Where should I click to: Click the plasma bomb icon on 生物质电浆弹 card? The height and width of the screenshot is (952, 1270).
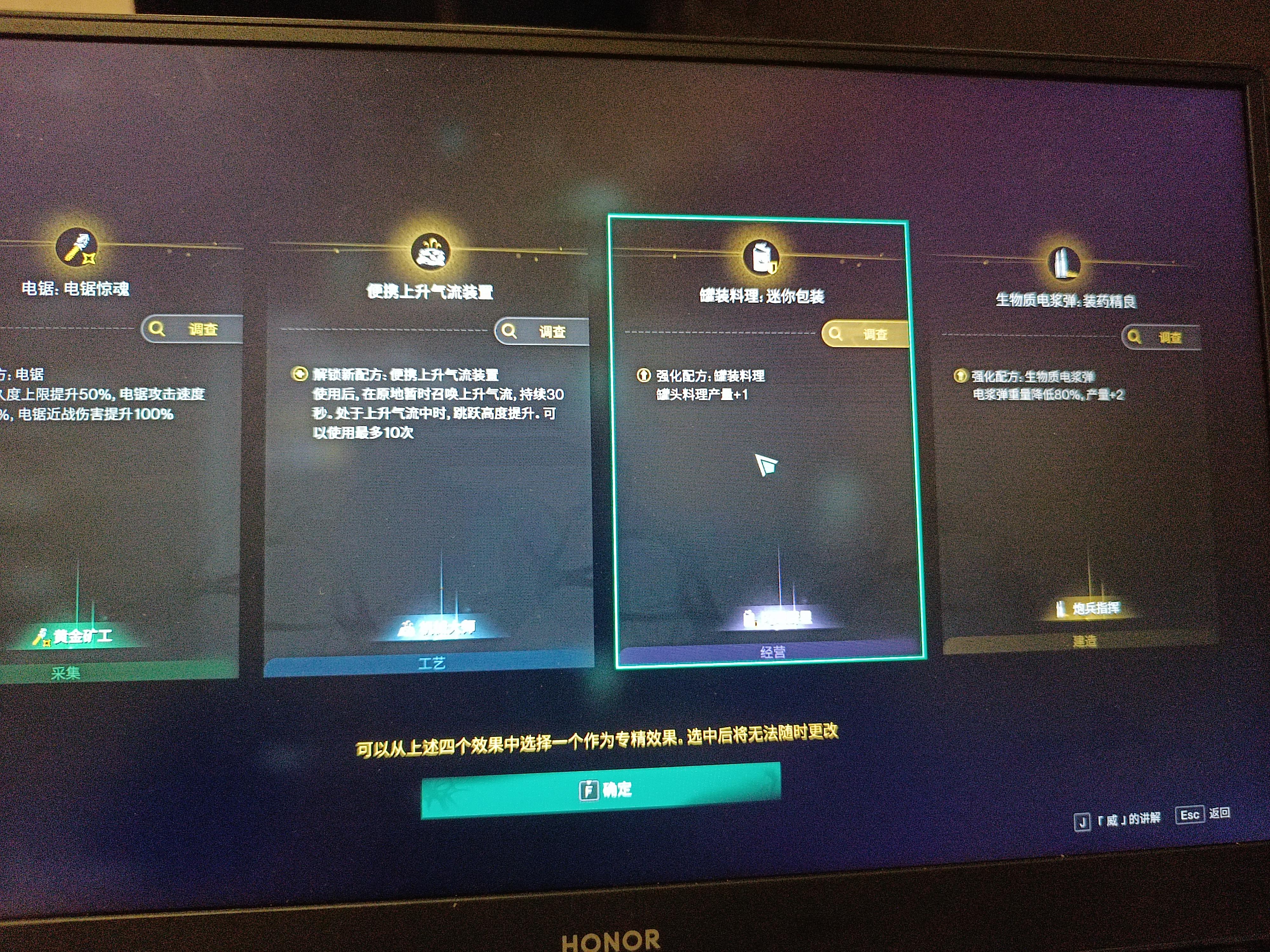pos(1065,262)
